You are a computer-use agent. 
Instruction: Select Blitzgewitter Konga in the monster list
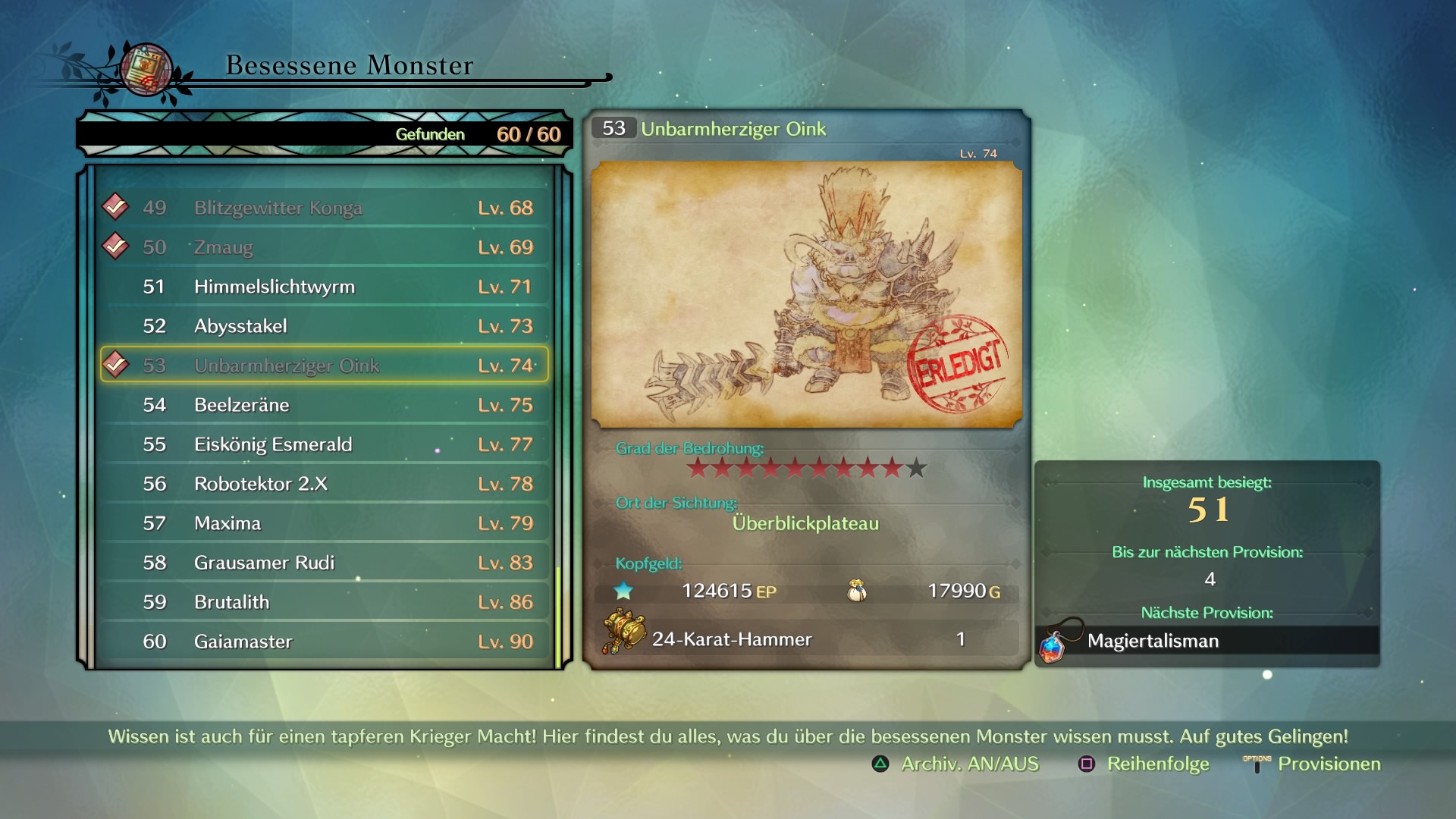[x=325, y=208]
